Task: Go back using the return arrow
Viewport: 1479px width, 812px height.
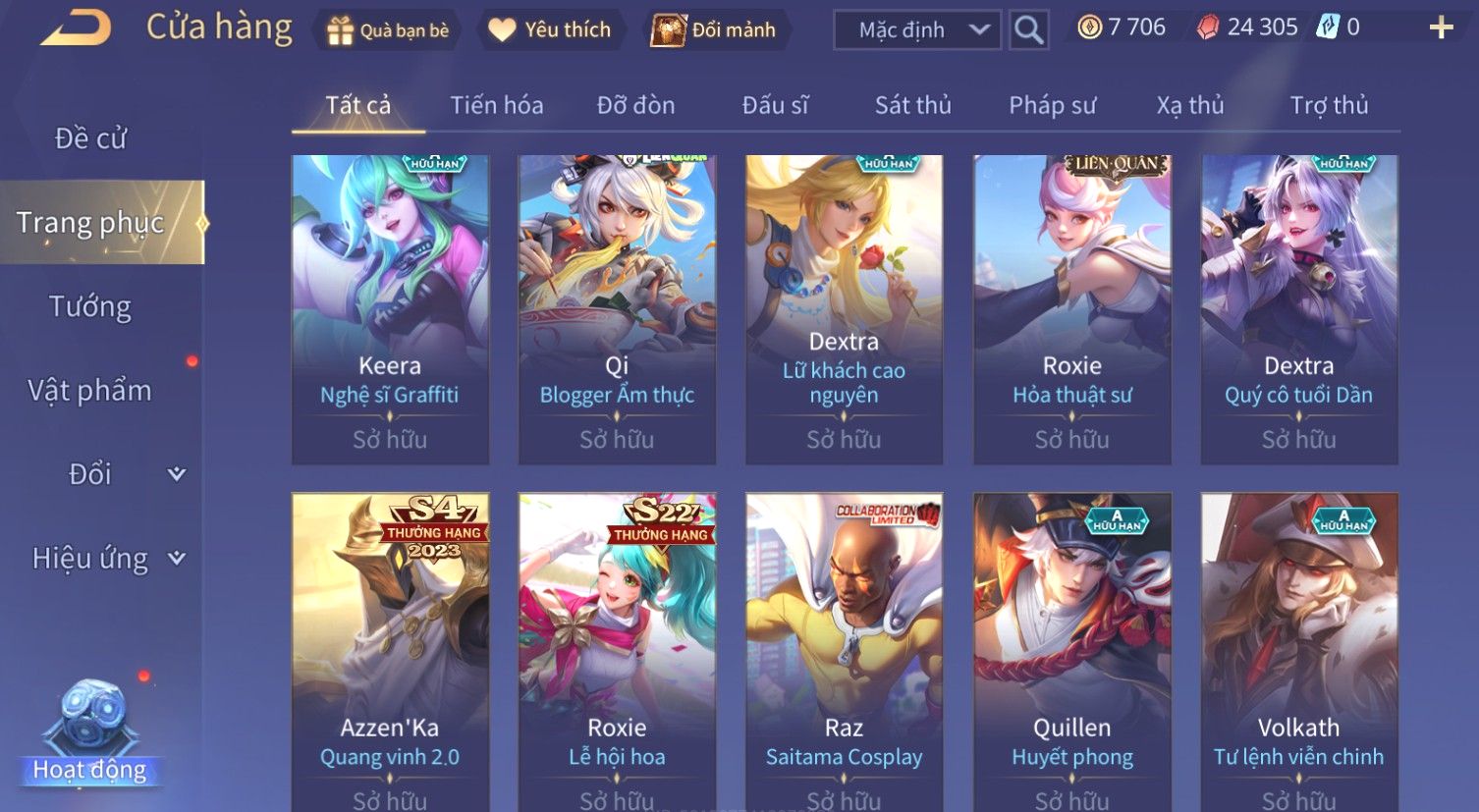Action: (76, 27)
